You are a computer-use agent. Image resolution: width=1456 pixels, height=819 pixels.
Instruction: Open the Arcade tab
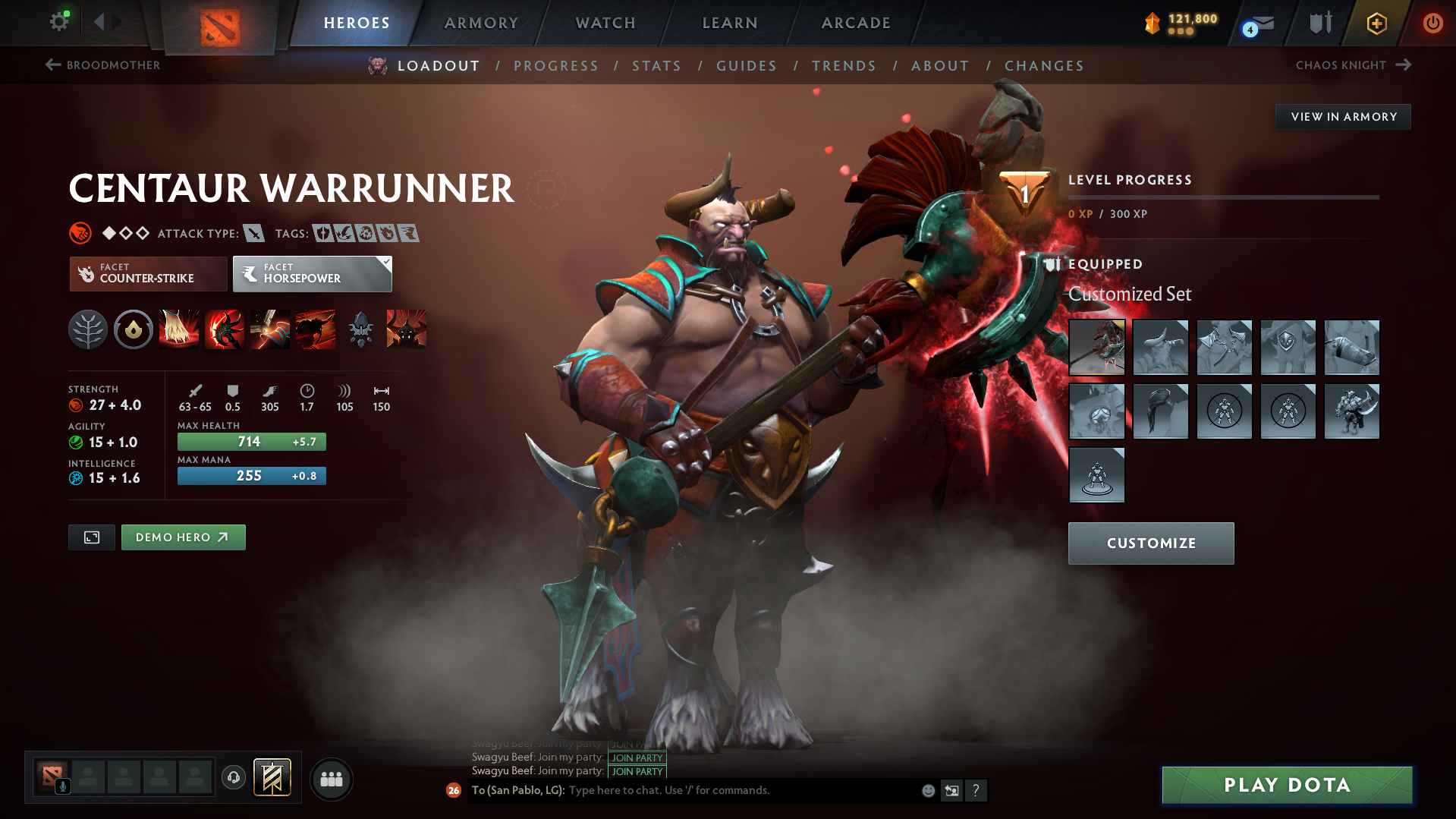[856, 23]
